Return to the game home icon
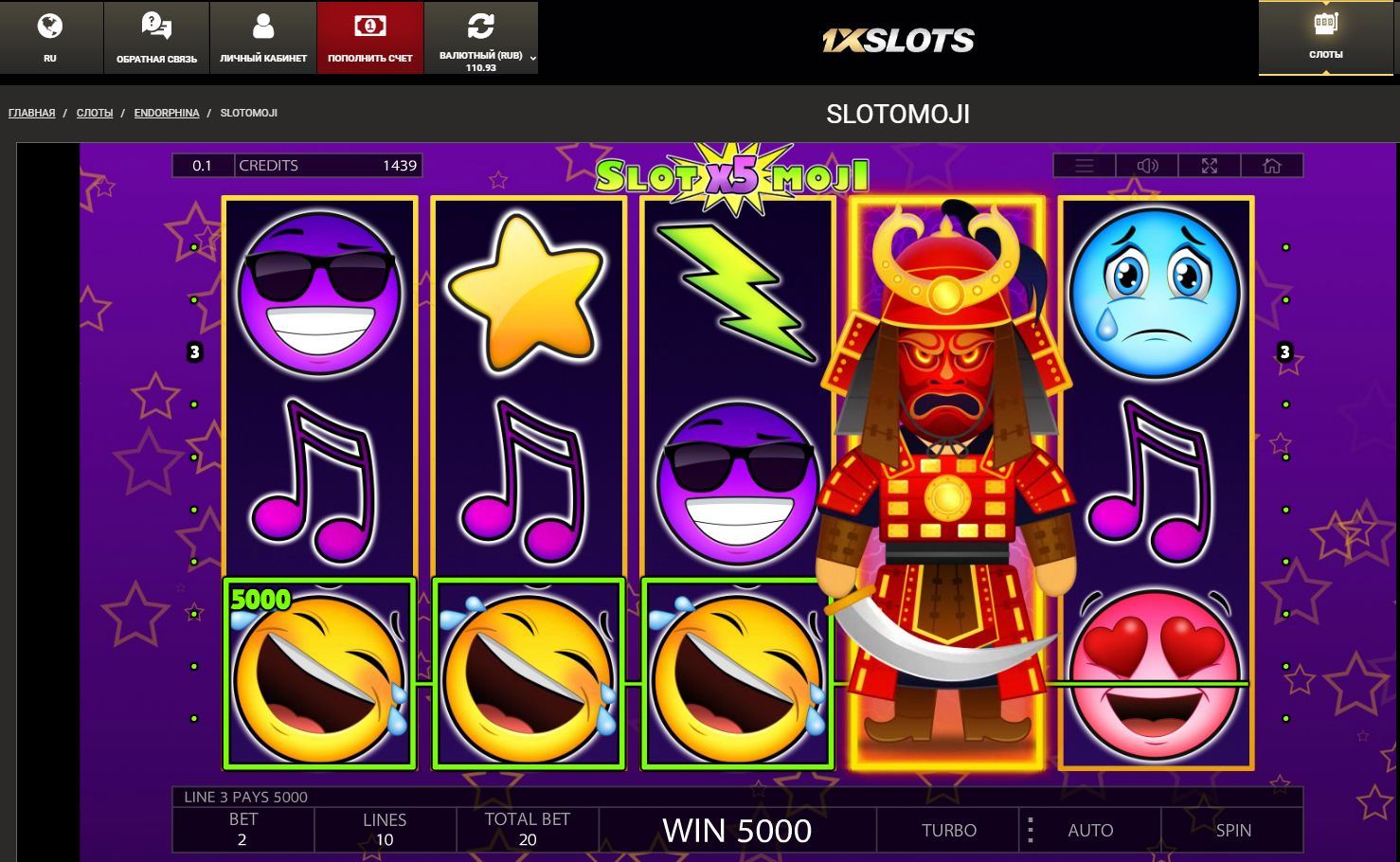 coord(1272,166)
